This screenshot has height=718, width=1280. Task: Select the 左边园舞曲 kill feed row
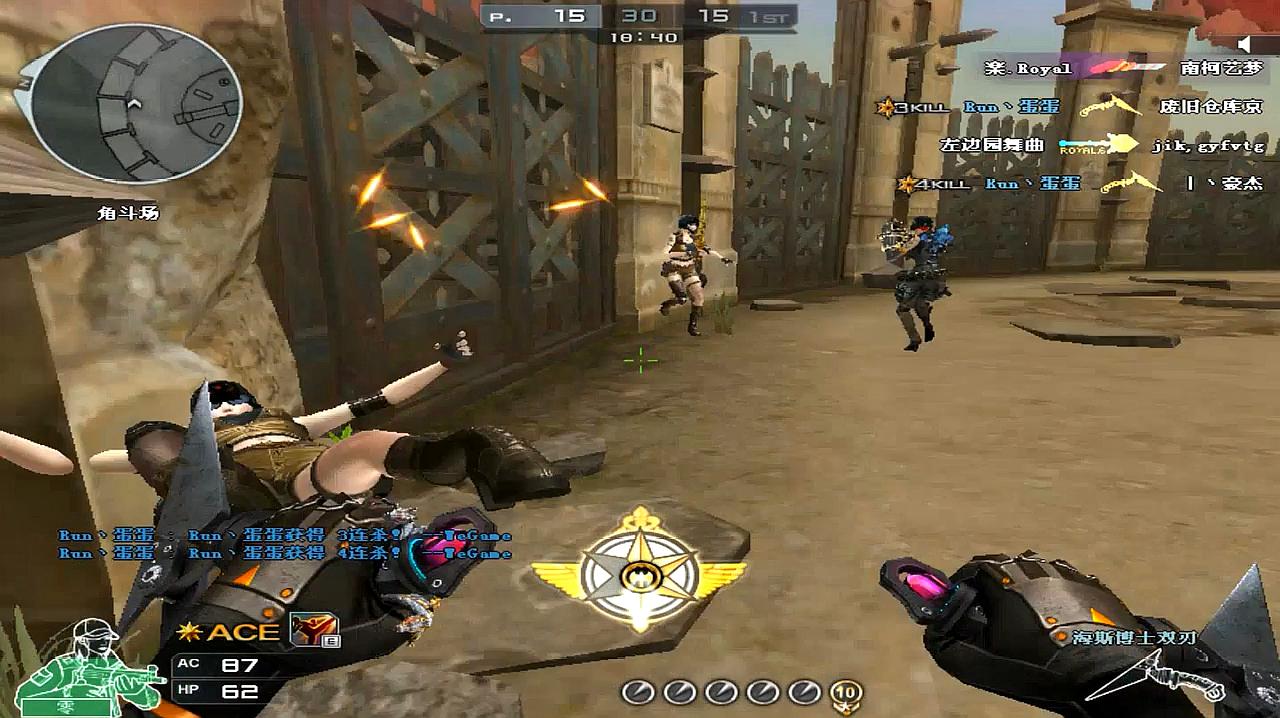click(x=1100, y=145)
